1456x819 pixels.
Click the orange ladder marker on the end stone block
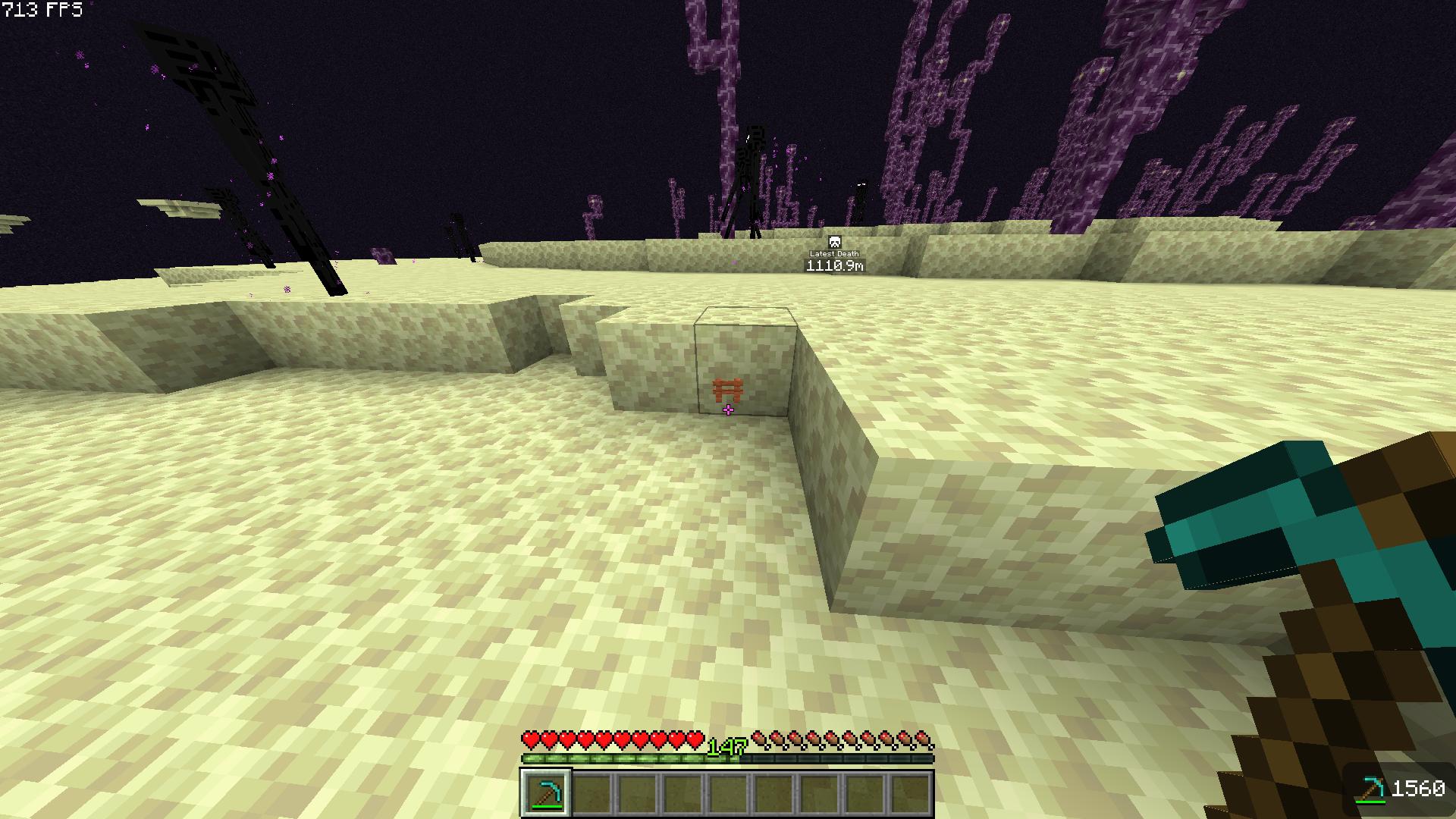[x=729, y=388]
